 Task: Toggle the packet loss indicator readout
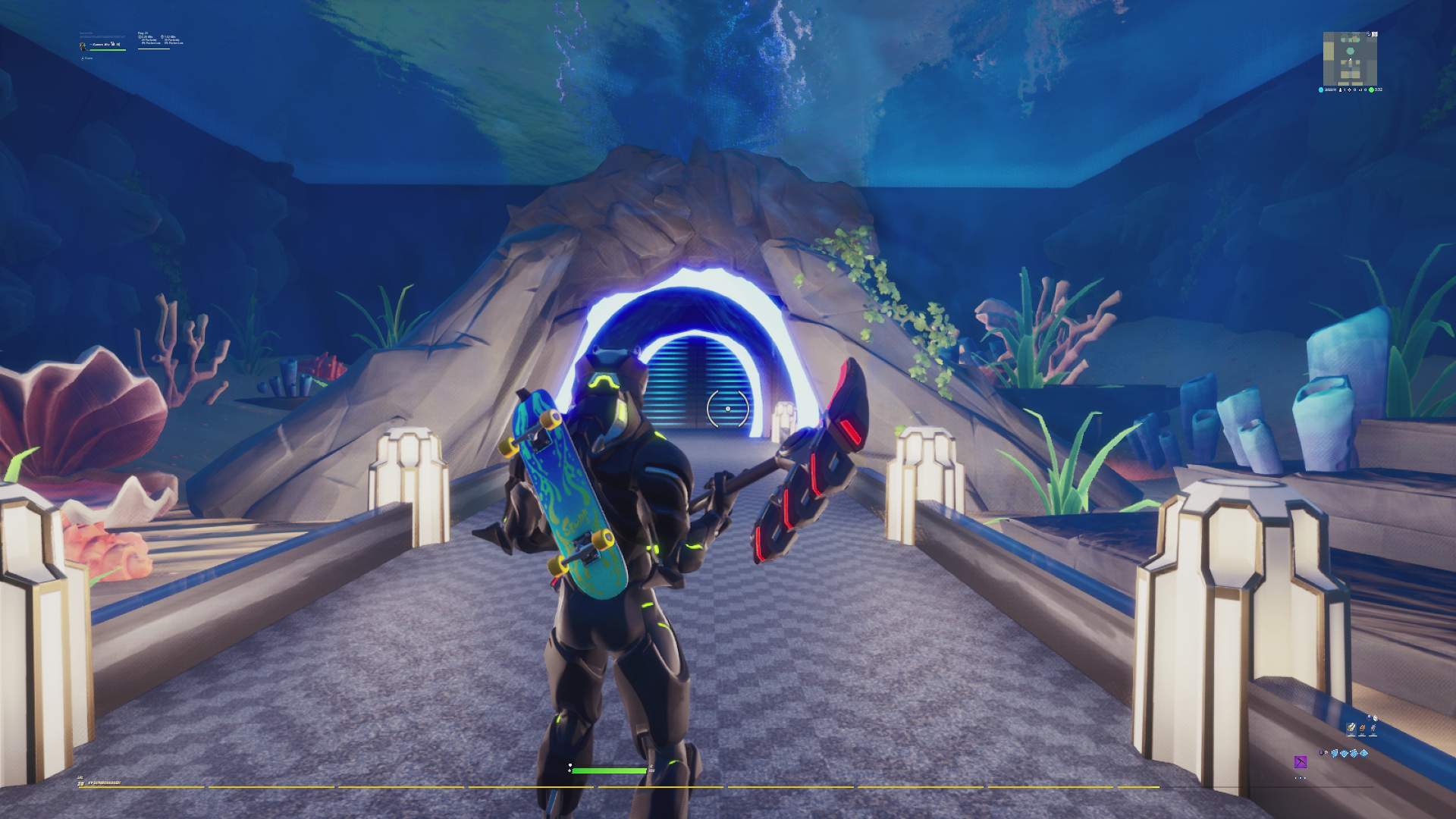point(152,43)
